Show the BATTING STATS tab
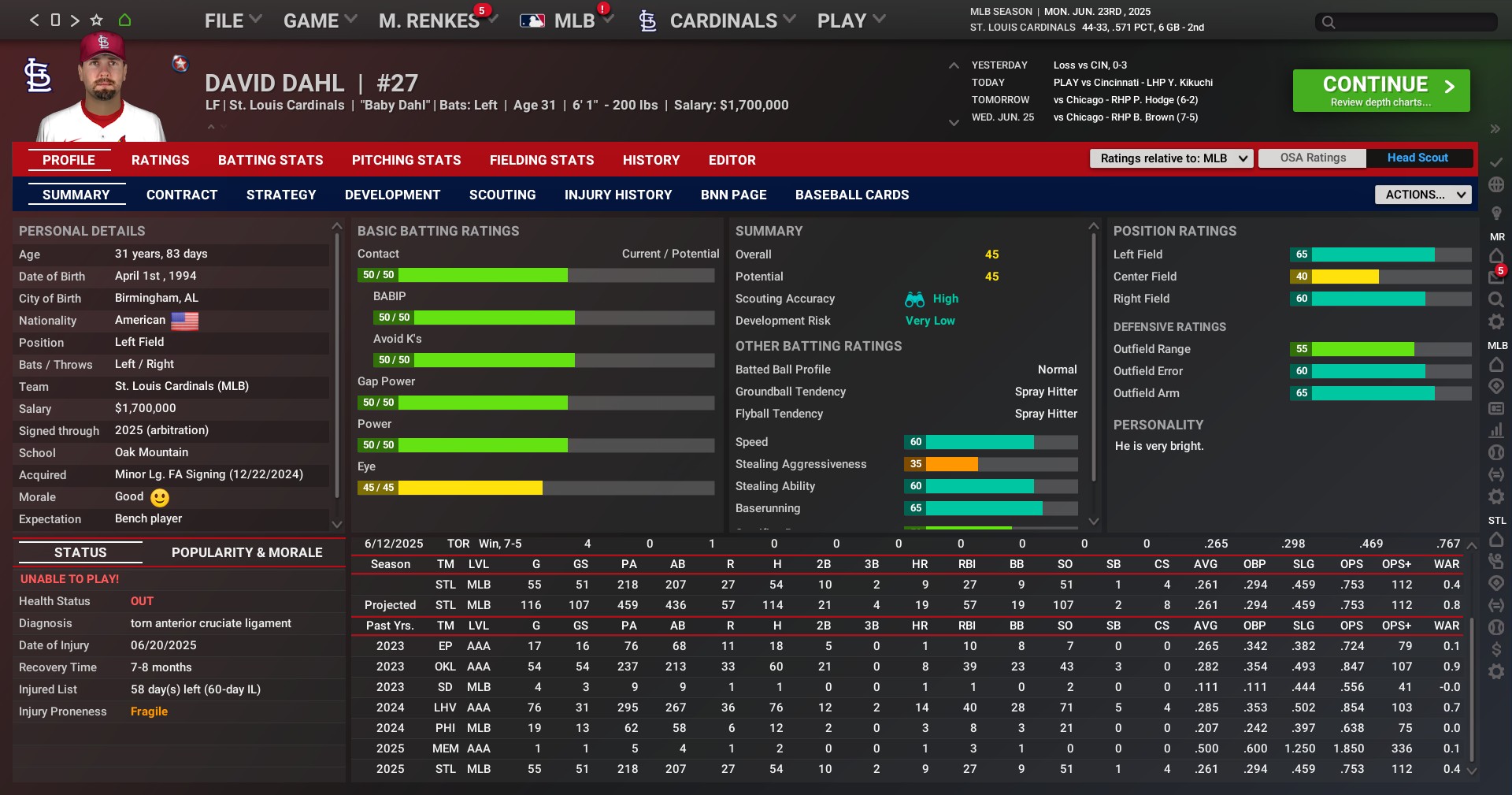This screenshot has height=795, width=1512. tap(271, 160)
